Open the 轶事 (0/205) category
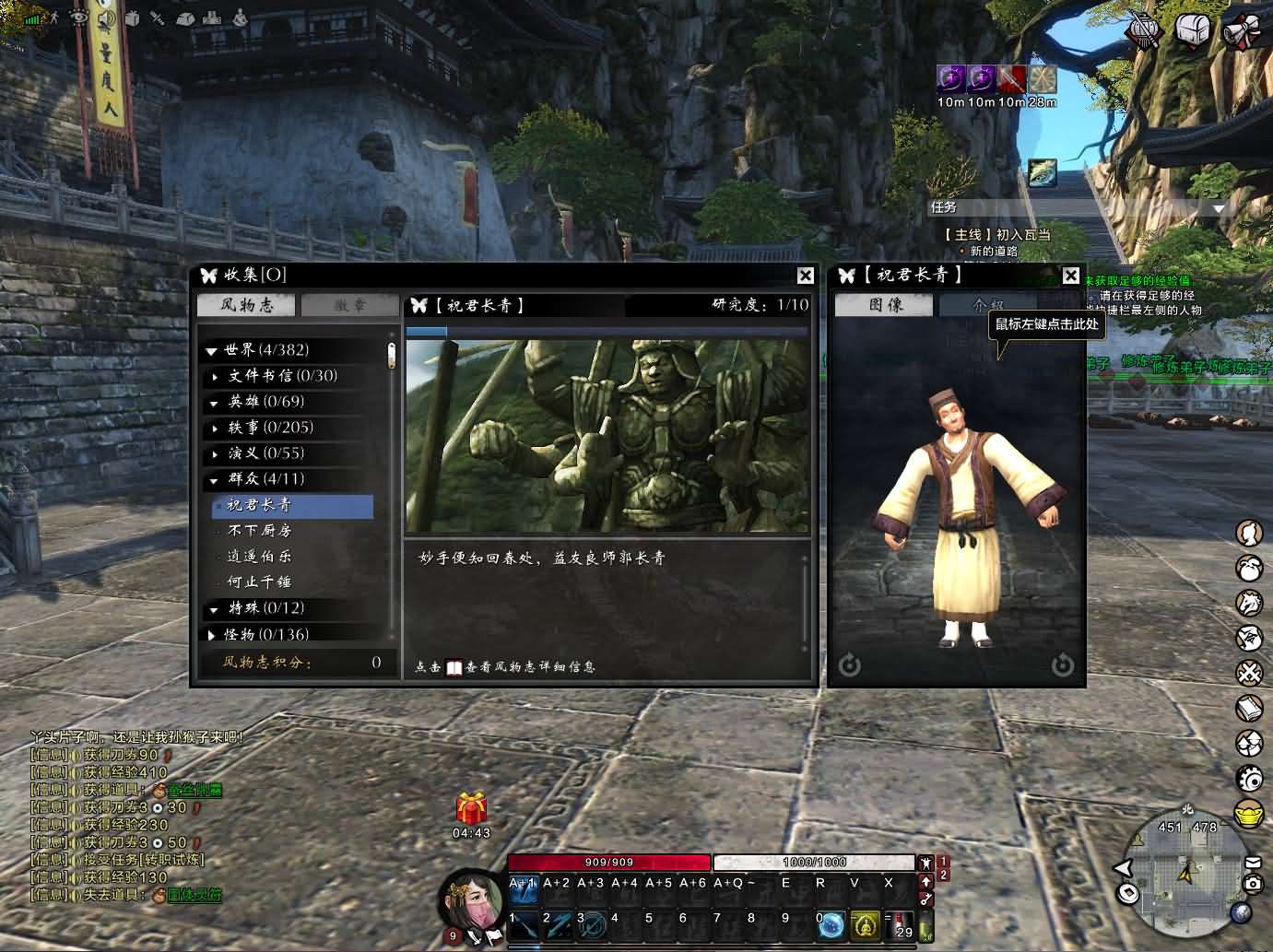This screenshot has width=1273, height=952. (216, 428)
